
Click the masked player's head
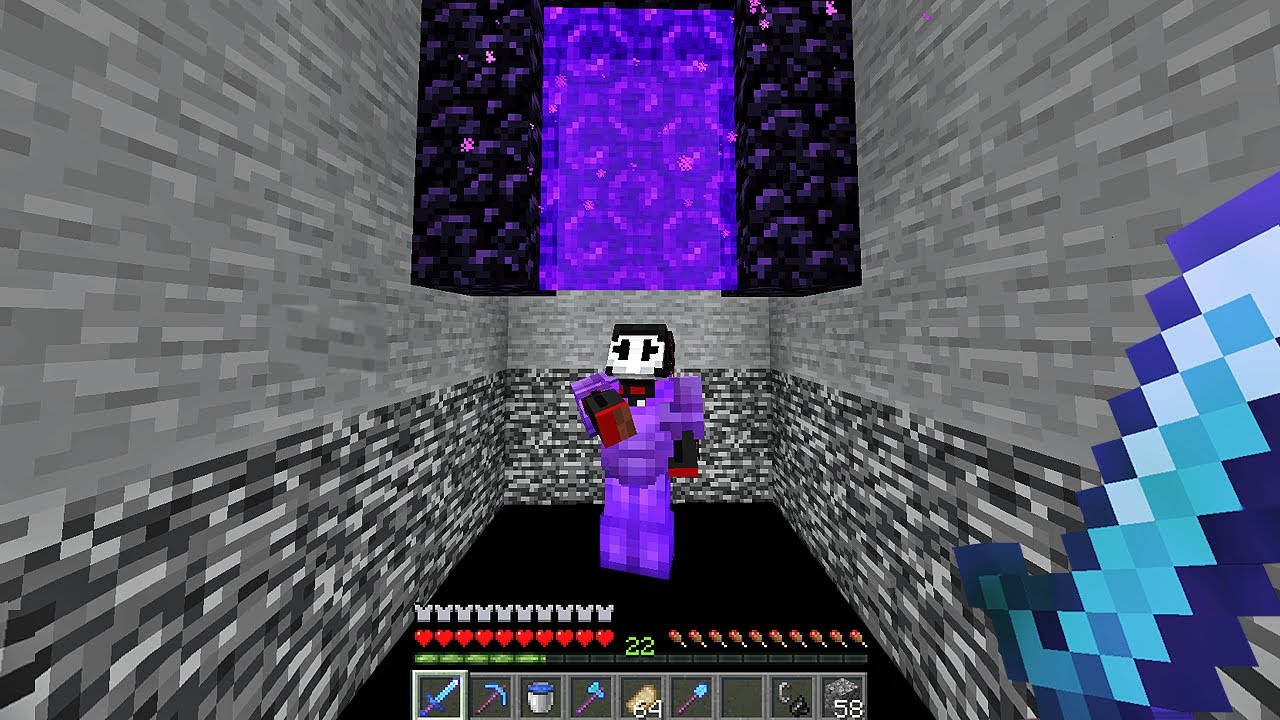[640, 350]
